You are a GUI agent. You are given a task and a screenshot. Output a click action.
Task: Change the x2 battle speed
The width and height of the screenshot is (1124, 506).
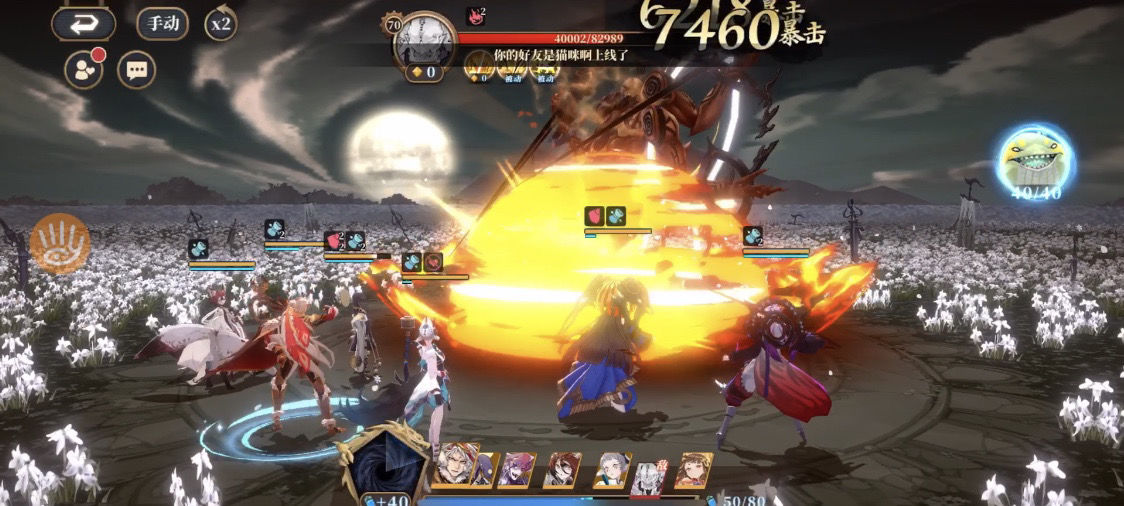pos(220,23)
